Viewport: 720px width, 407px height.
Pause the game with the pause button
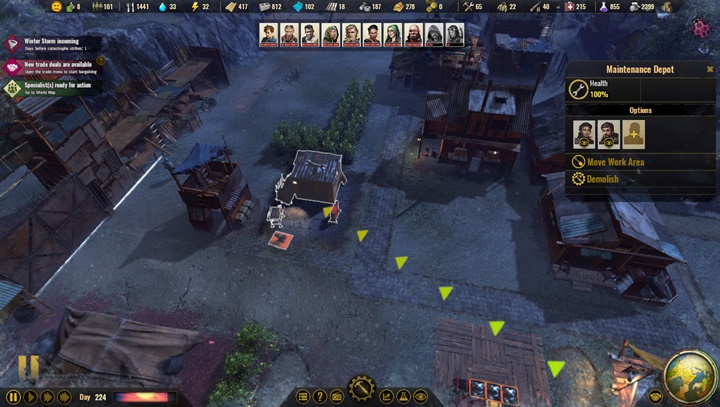coord(13,397)
